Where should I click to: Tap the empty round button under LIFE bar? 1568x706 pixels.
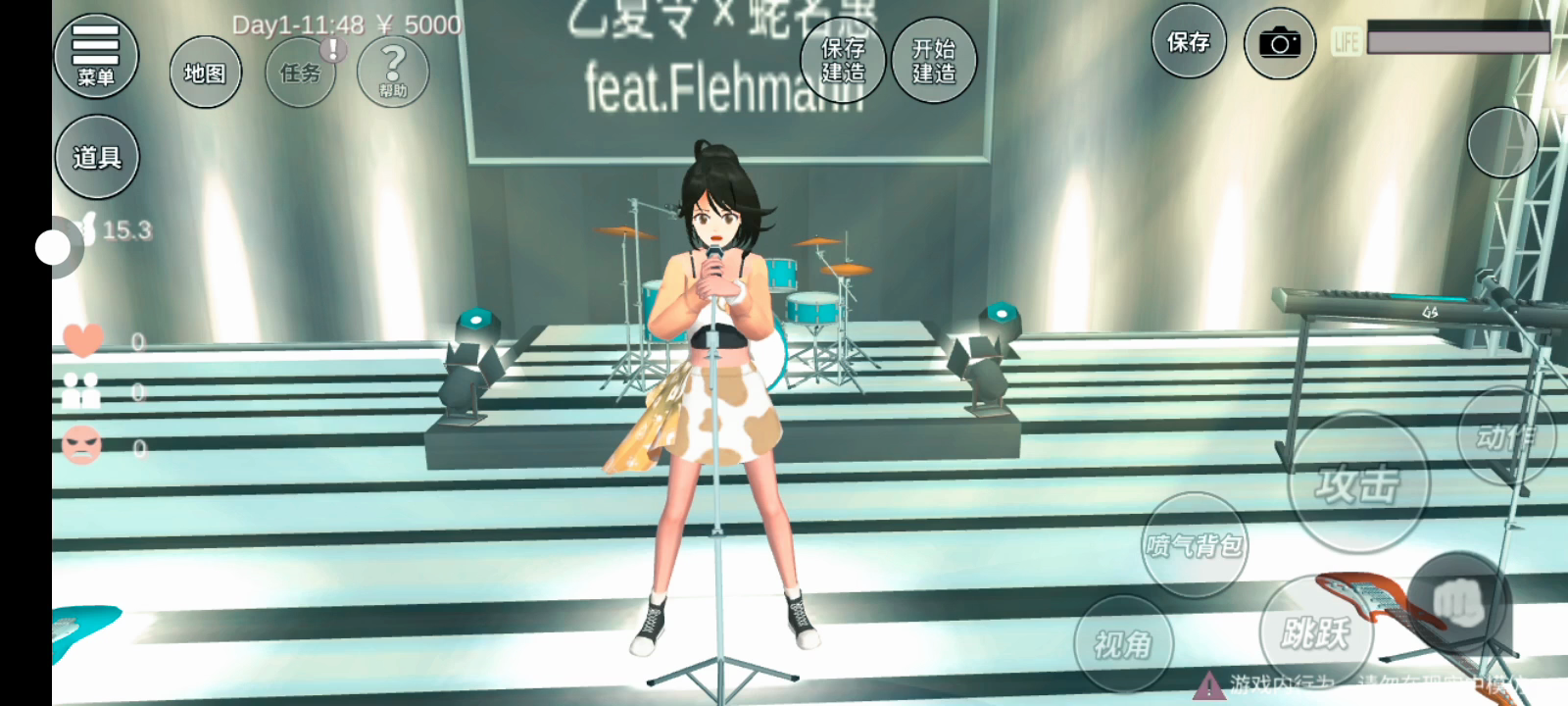click(1502, 143)
